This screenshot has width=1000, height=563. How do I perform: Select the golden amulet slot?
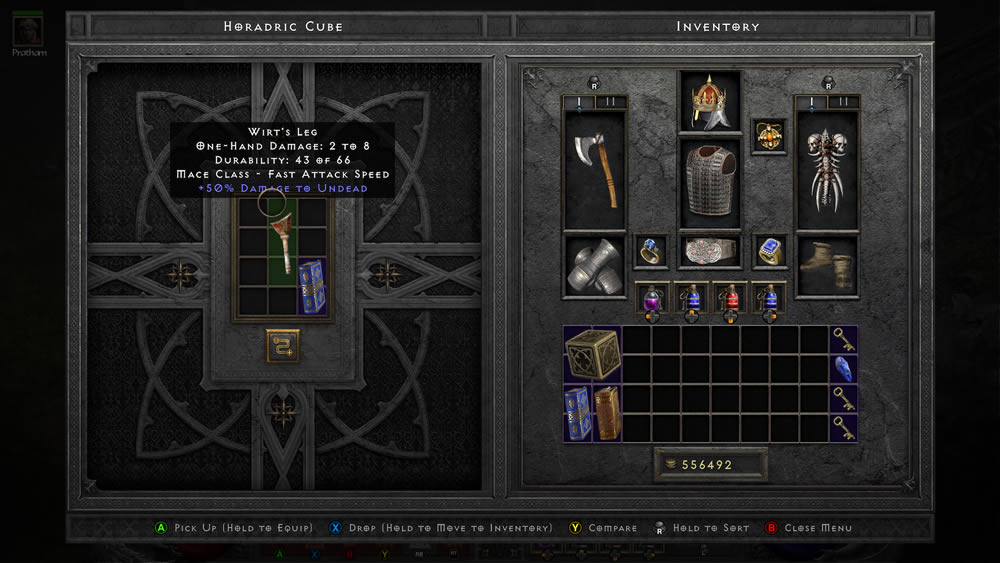[769, 136]
